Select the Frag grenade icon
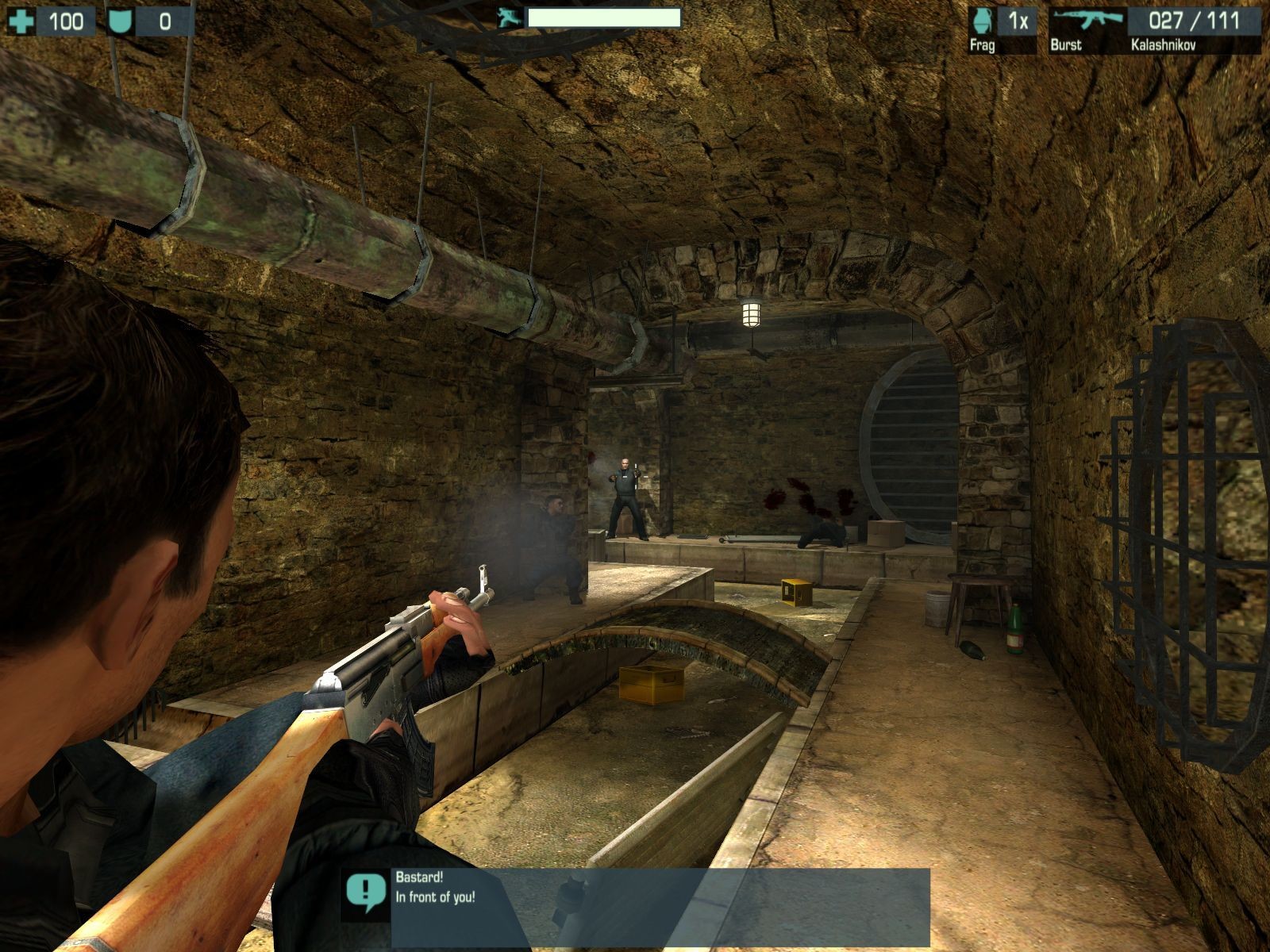 [x=982, y=21]
